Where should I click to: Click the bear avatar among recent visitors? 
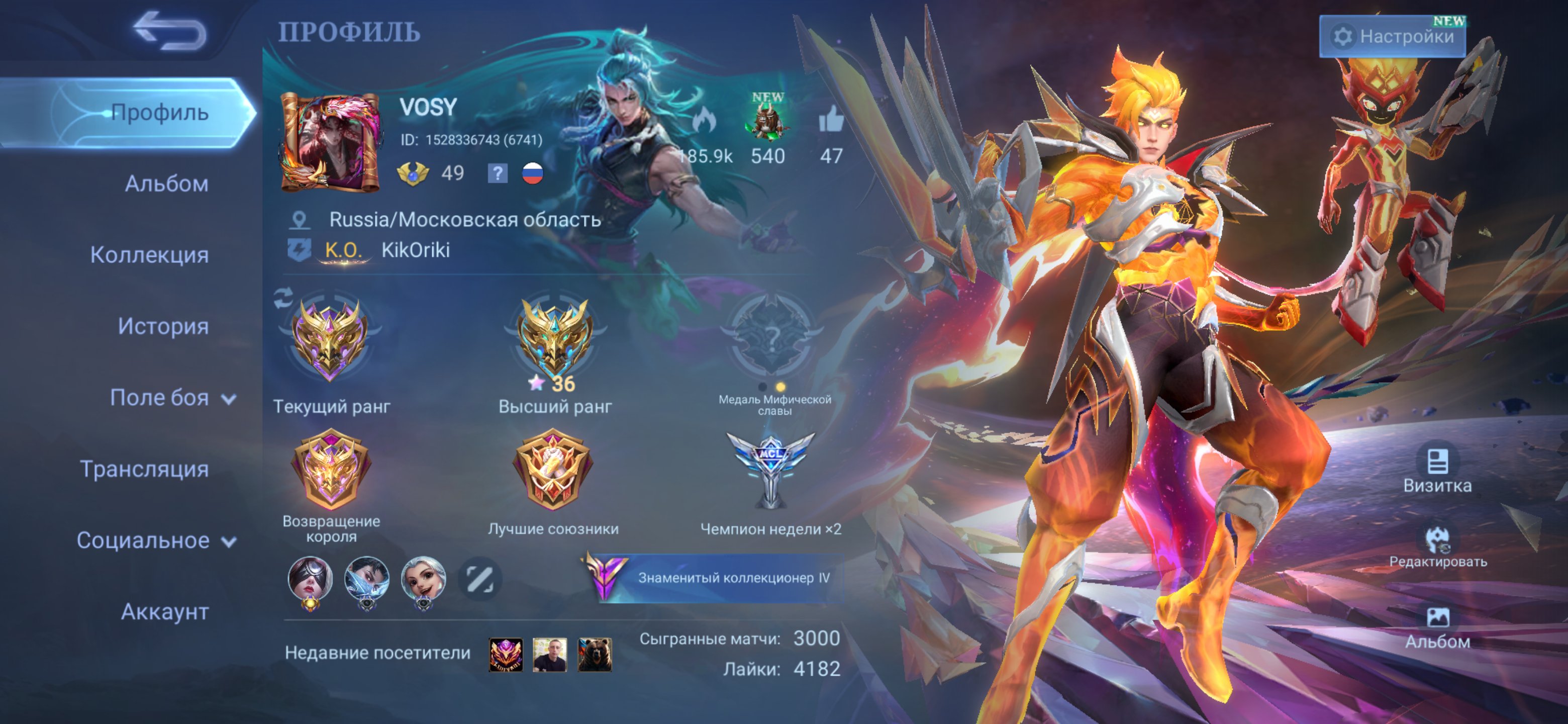(594, 655)
